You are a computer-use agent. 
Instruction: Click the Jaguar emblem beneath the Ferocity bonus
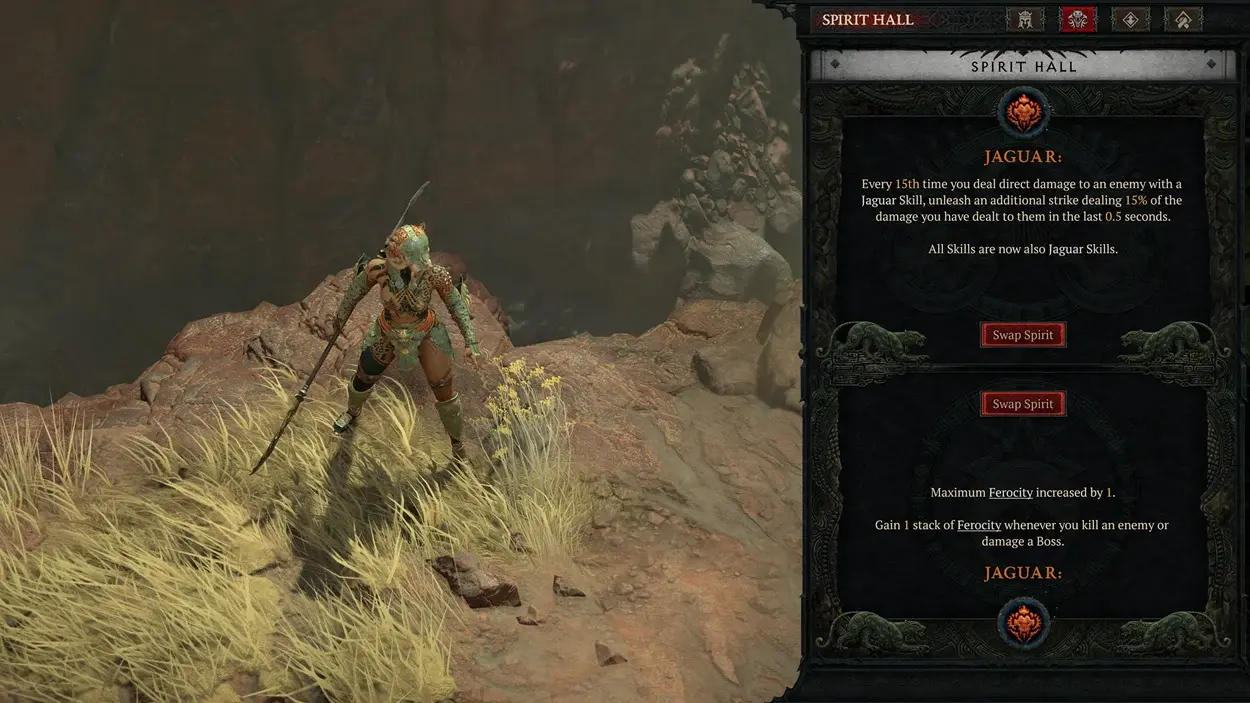(1024, 621)
